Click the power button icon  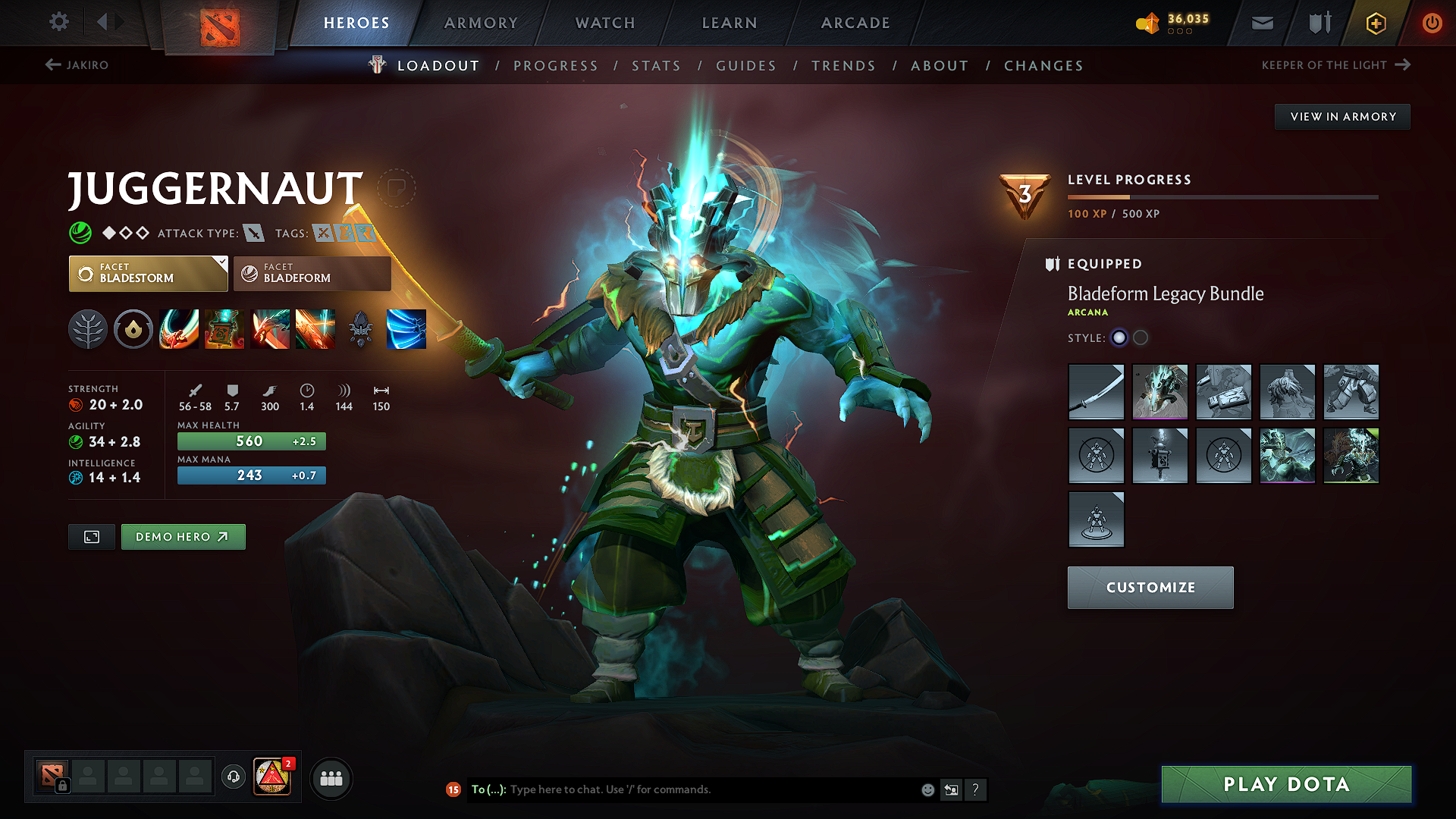[x=1432, y=23]
